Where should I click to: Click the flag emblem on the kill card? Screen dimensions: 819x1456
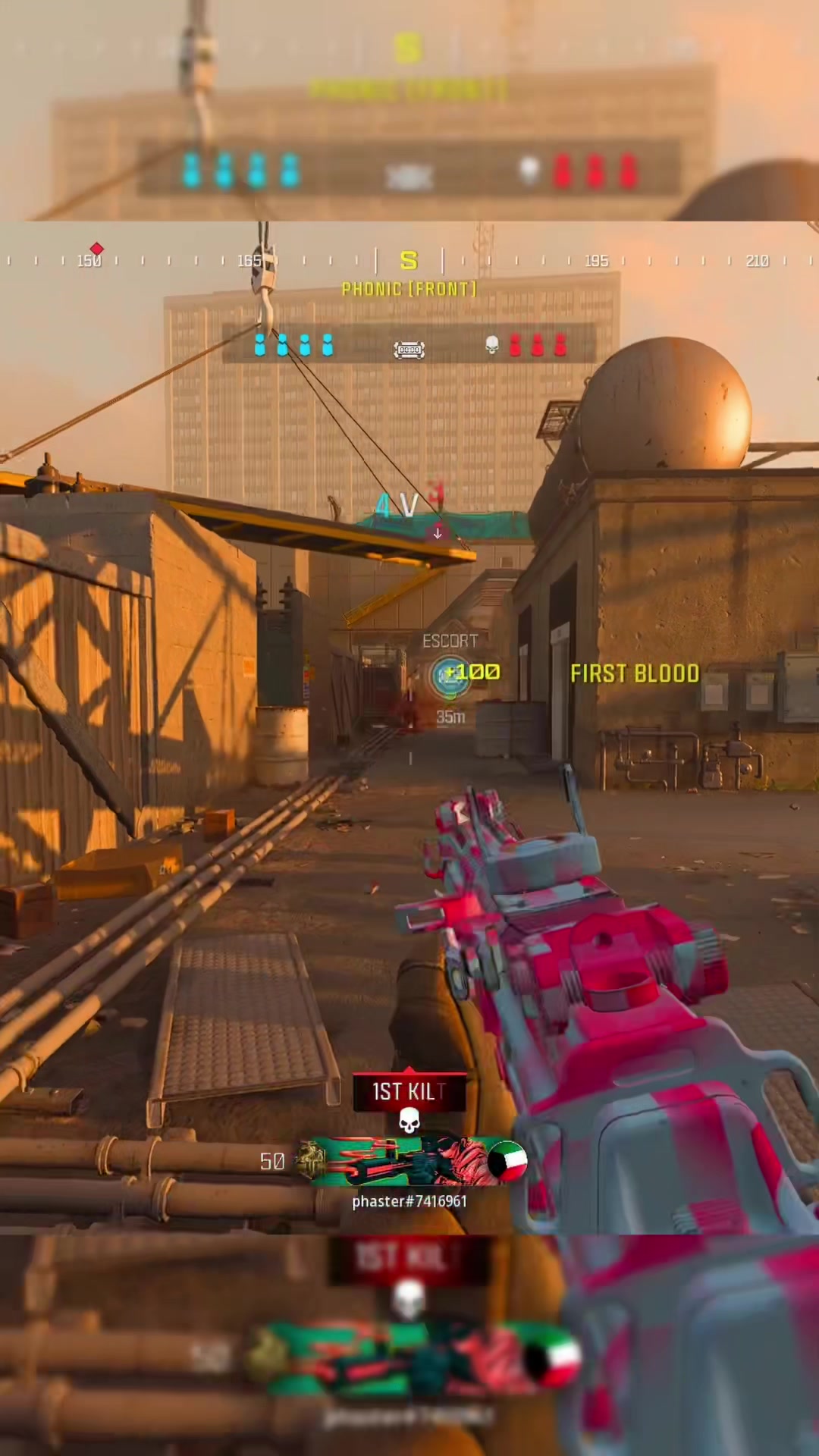coord(507,1161)
